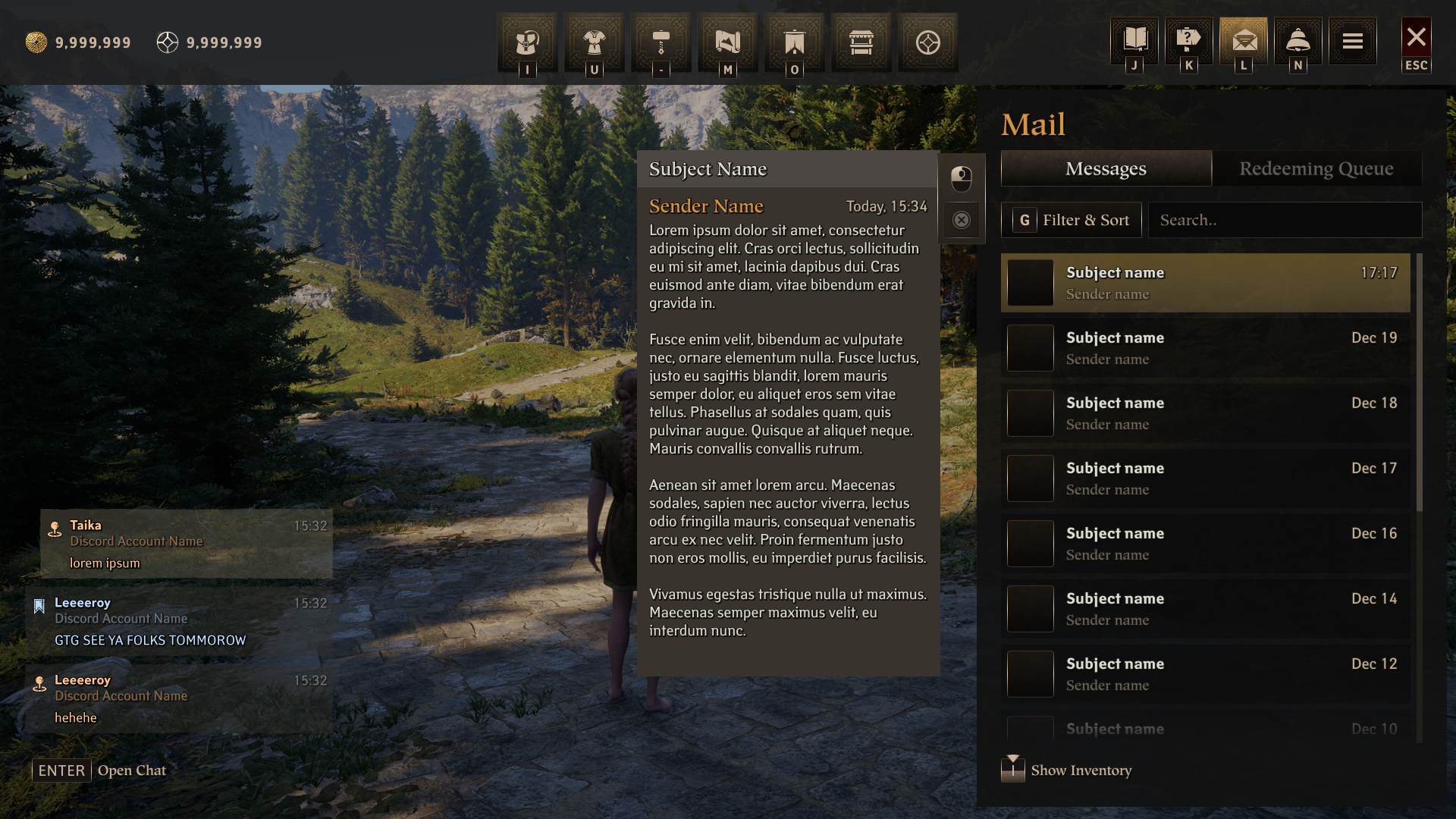Open the market stall shop icon
Image resolution: width=1456 pixels, height=819 pixels.
coord(861,42)
